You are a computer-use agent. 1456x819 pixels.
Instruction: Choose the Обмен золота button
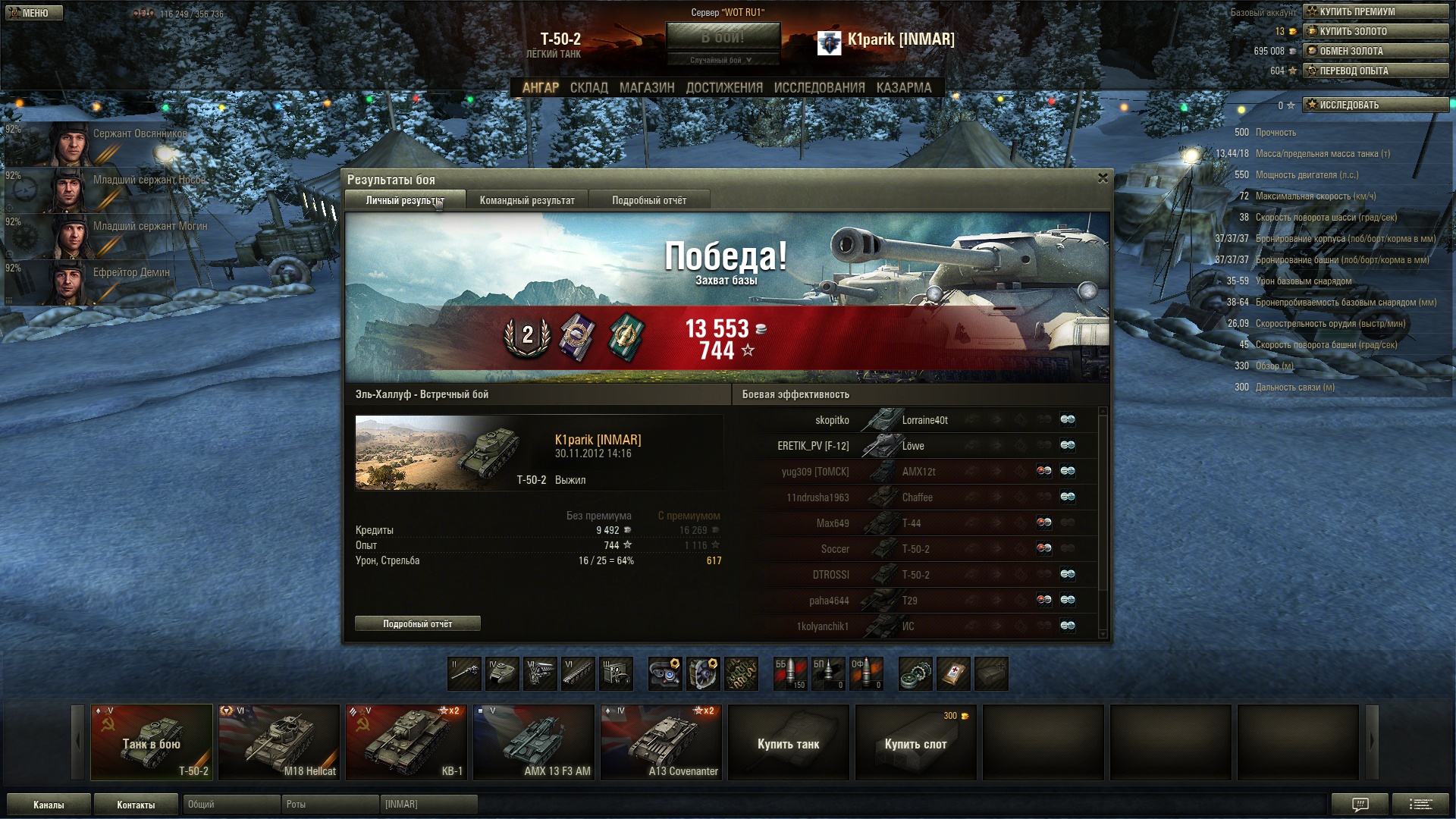[1375, 51]
